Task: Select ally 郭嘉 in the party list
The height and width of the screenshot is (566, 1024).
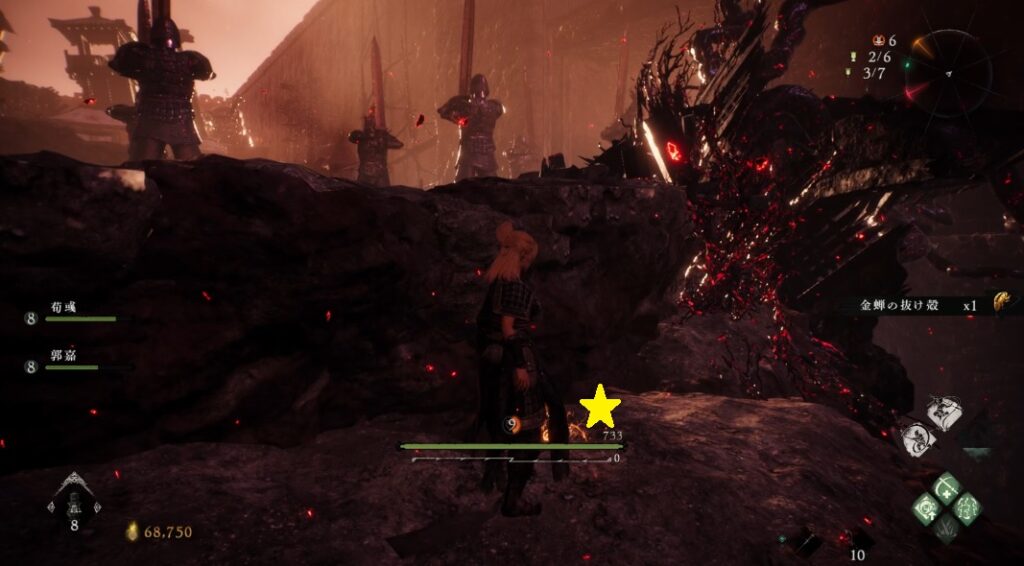Action: click(68, 360)
